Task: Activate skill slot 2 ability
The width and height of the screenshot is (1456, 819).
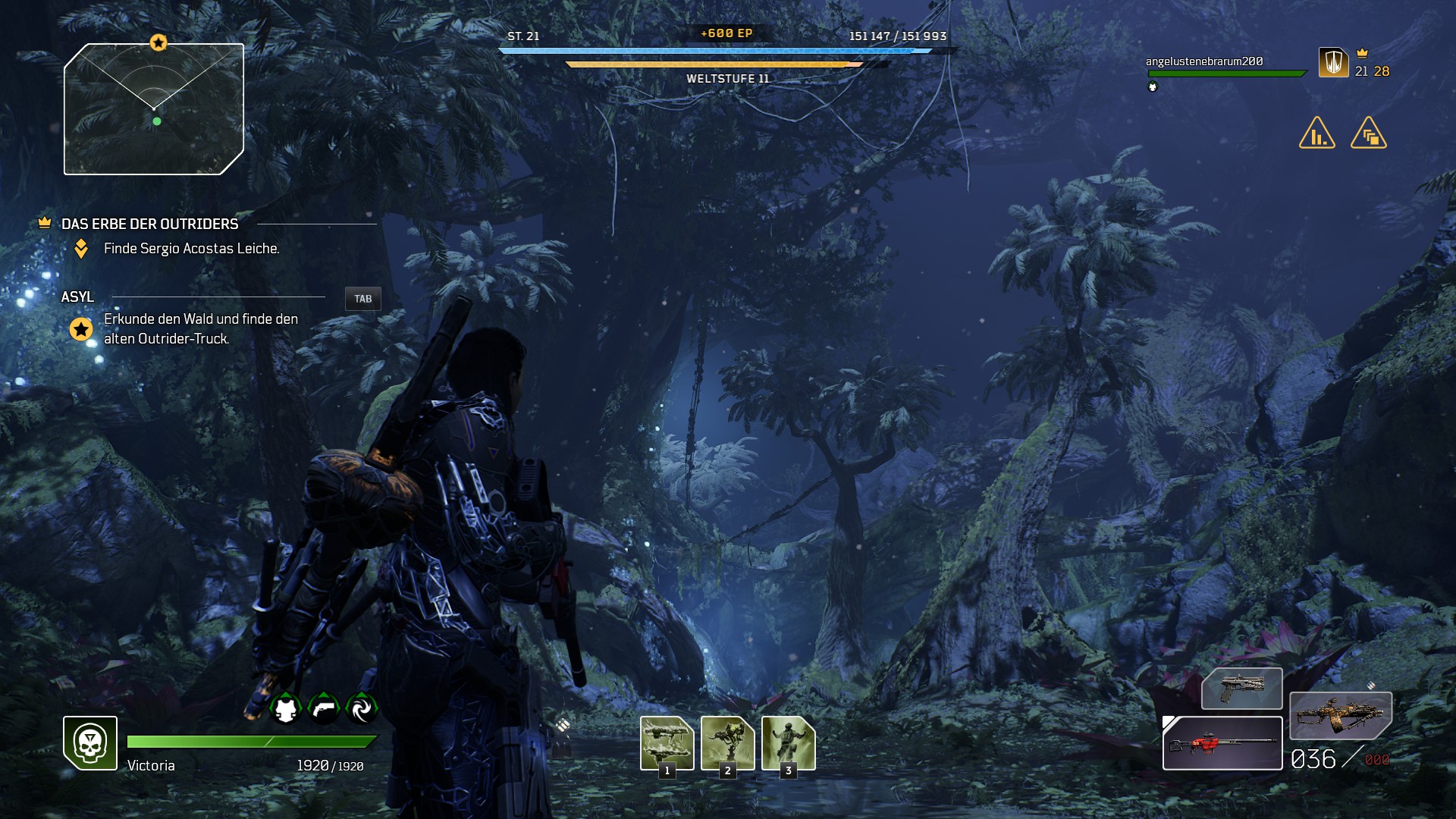Action: [x=727, y=743]
